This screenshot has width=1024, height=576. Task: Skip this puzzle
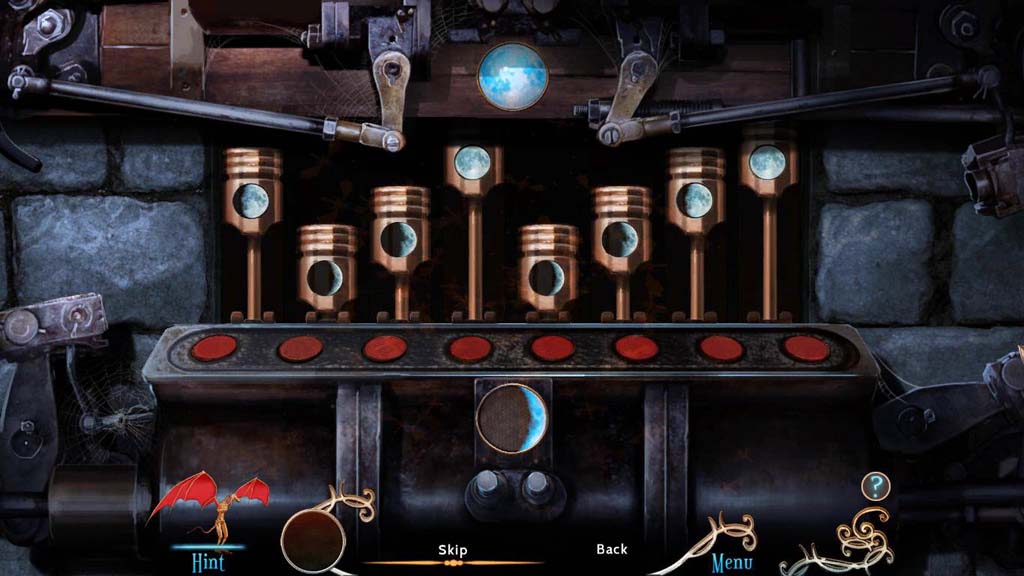coord(453,550)
